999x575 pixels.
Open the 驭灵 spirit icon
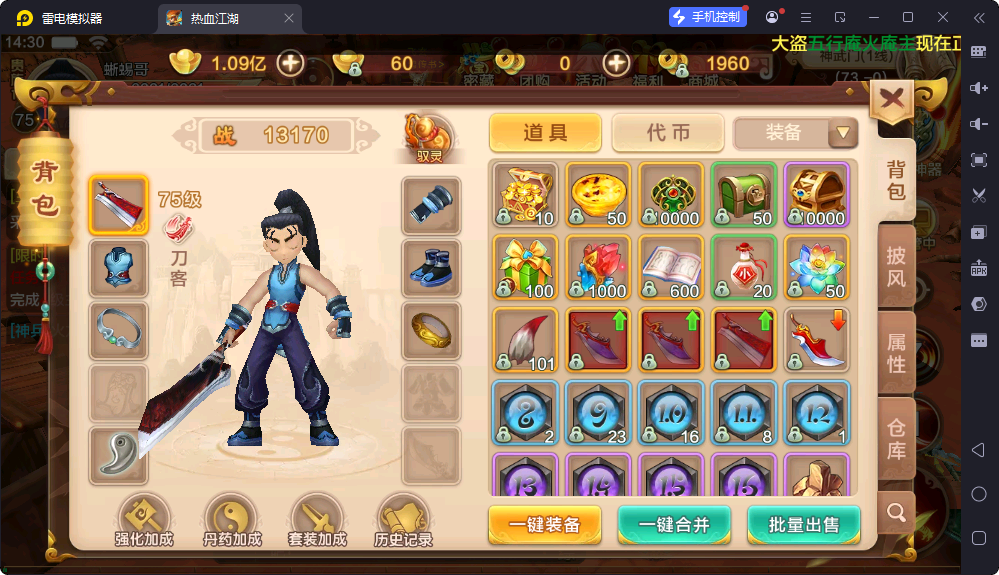tap(429, 137)
